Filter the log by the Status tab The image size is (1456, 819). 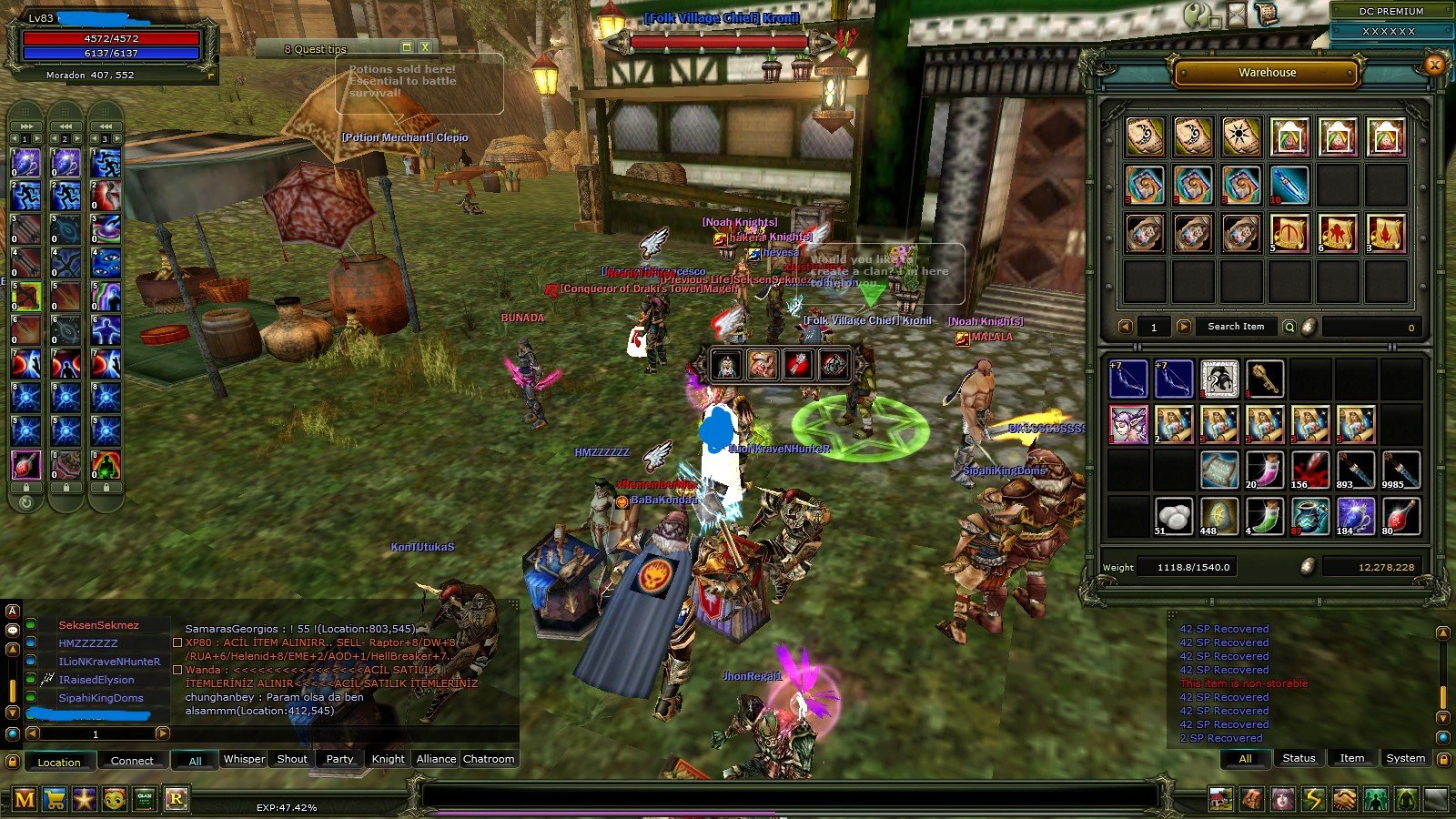[x=1299, y=758]
